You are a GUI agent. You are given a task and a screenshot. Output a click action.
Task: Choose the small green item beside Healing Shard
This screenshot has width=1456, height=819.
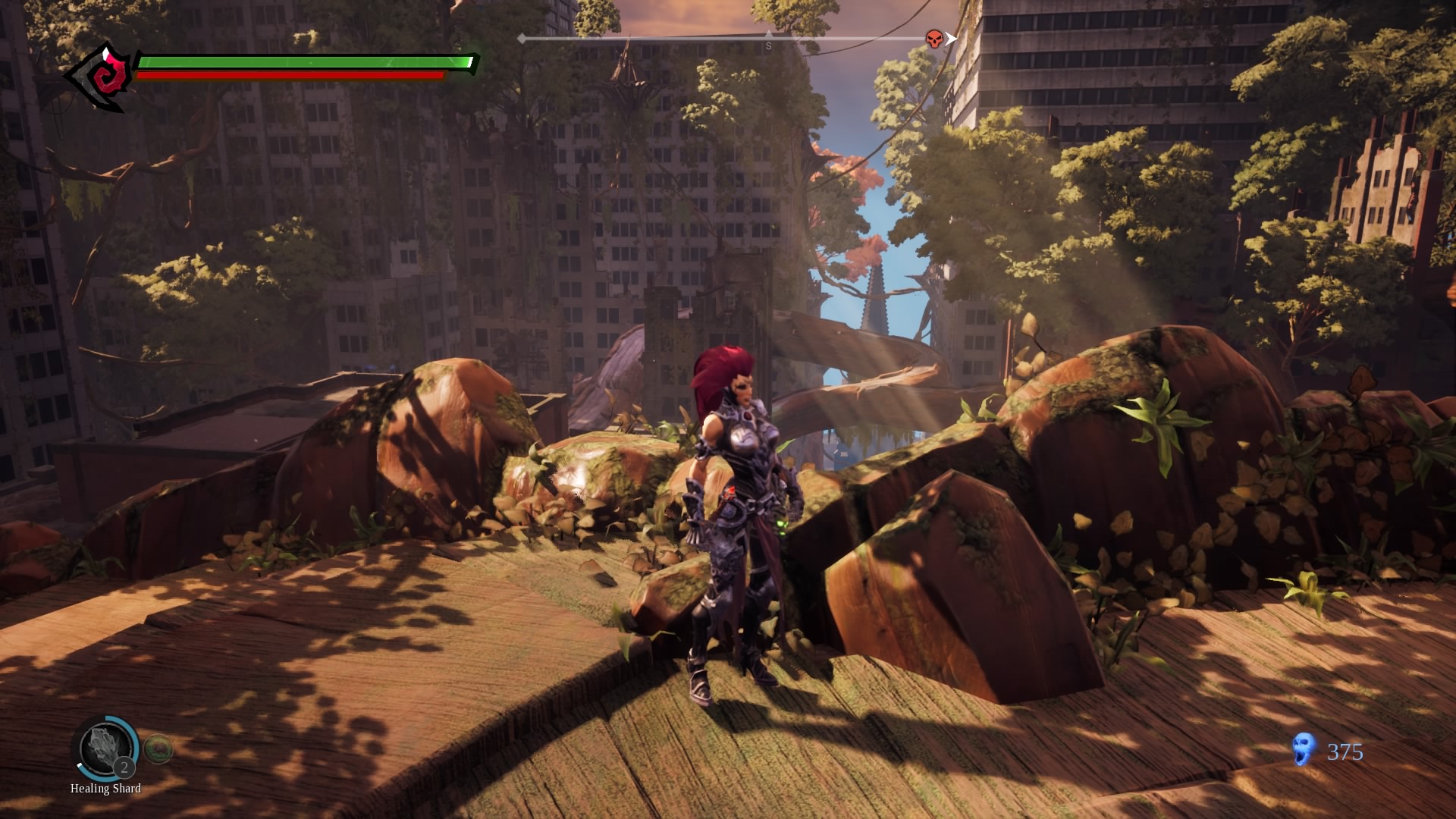pos(158,749)
